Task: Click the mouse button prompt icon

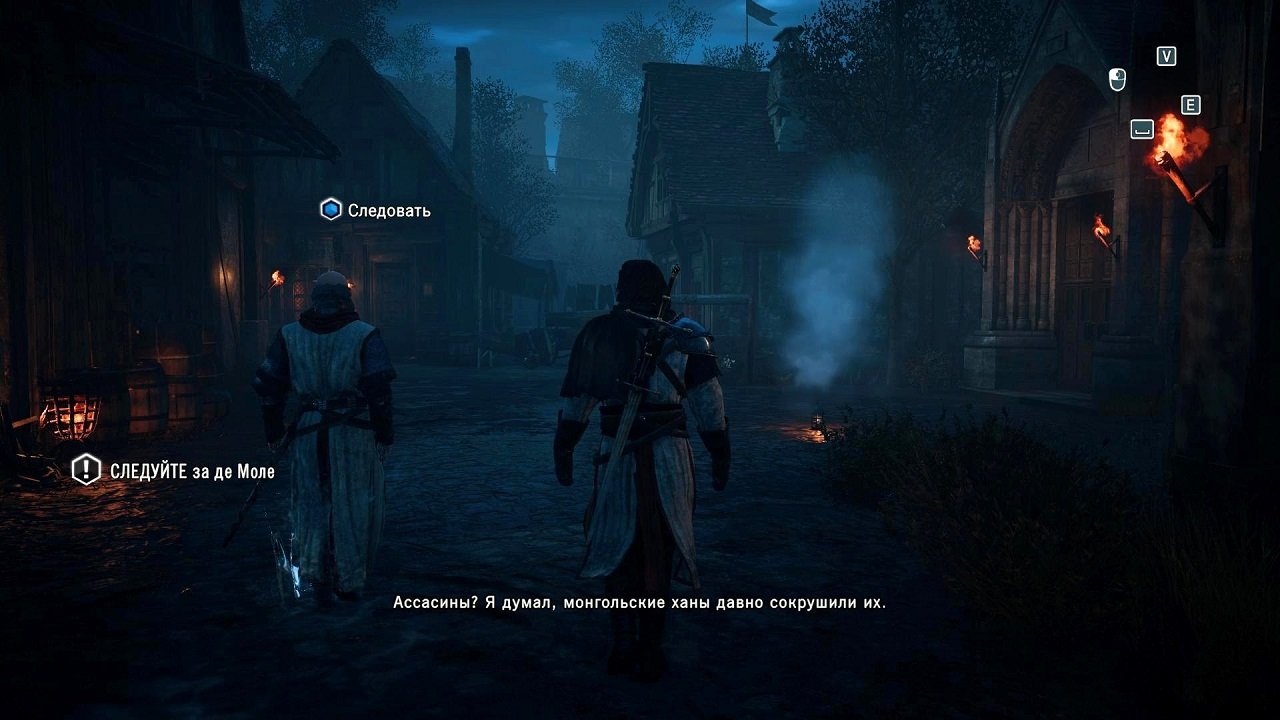Action: [1118, 76]
